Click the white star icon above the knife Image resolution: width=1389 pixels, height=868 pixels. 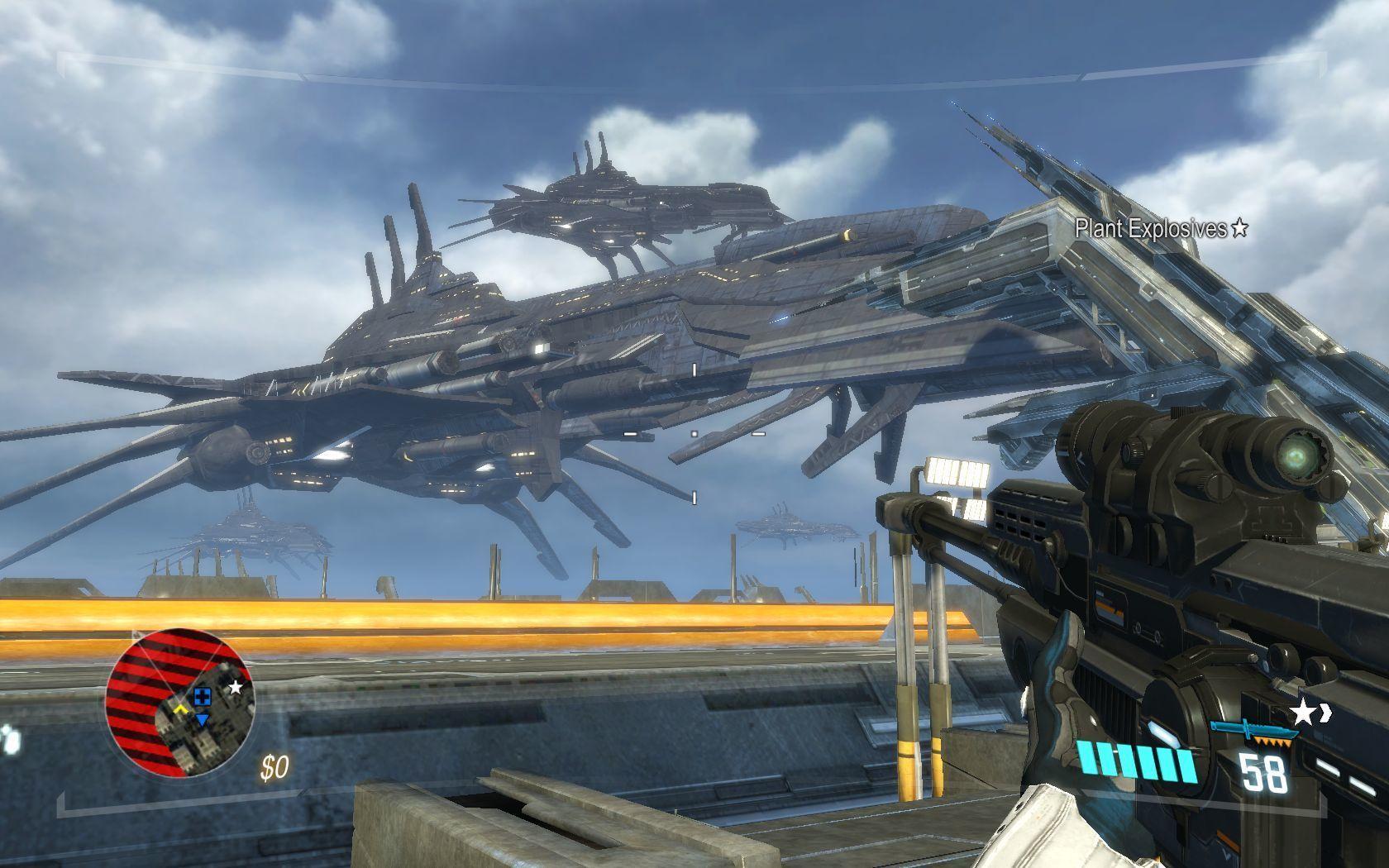pyautogui.click(x=1303, y=710)
